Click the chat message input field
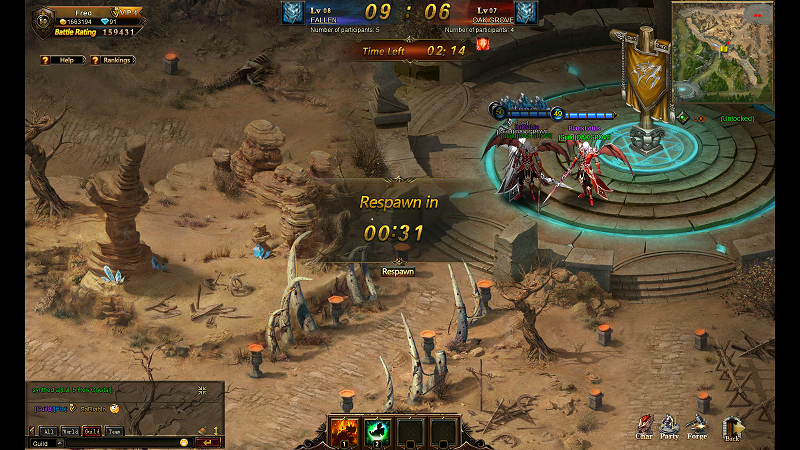This screenshot has height=450, width=800. (120, 442)
